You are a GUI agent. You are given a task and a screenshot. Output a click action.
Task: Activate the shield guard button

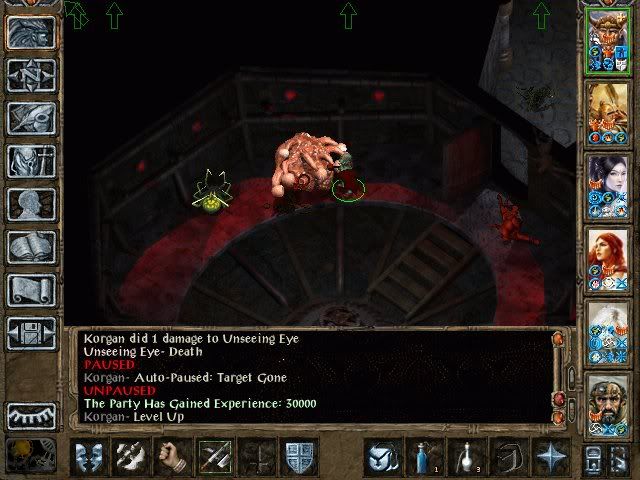tap(300, 457)
